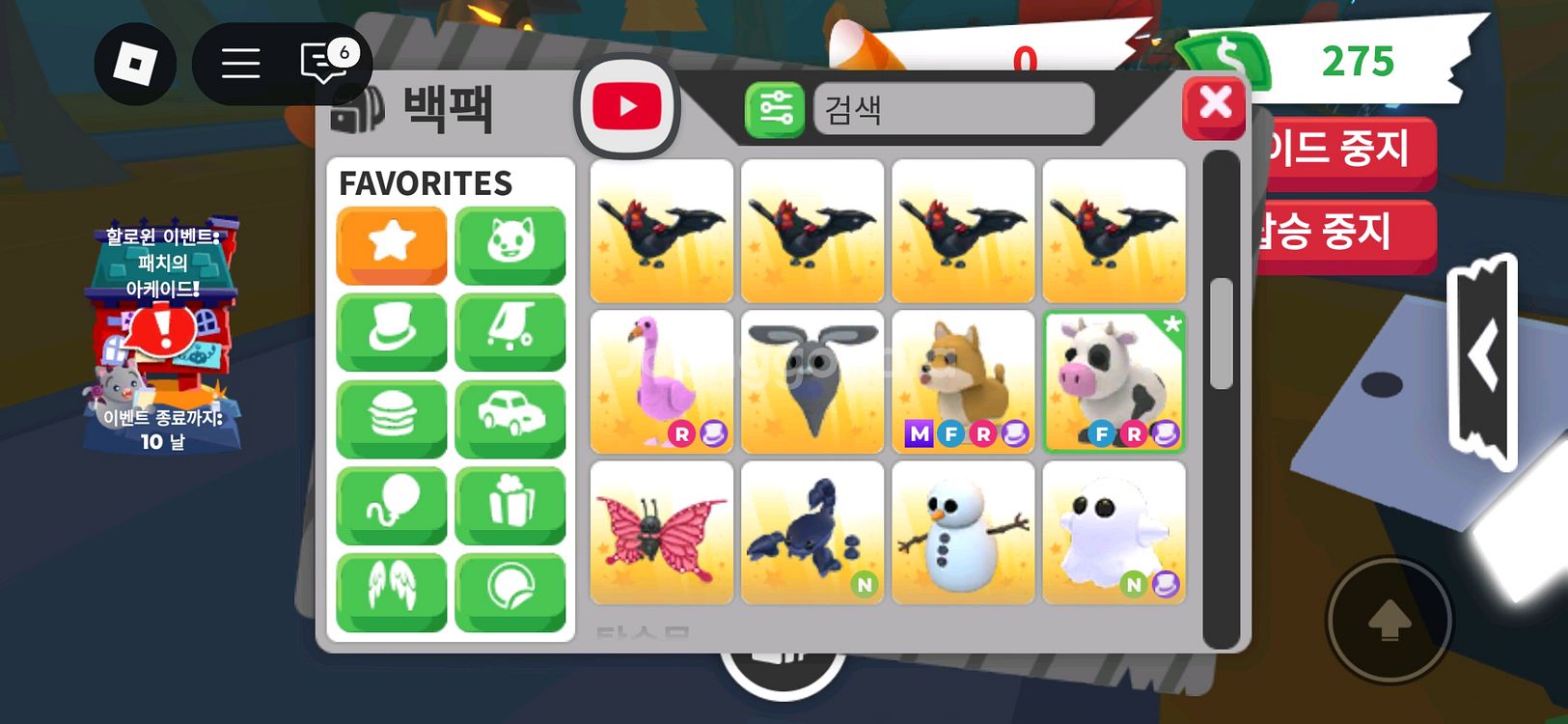Select the snowman pet slot
The height and width of the screenshot is (724, 1568).
(x=963, y=532)
